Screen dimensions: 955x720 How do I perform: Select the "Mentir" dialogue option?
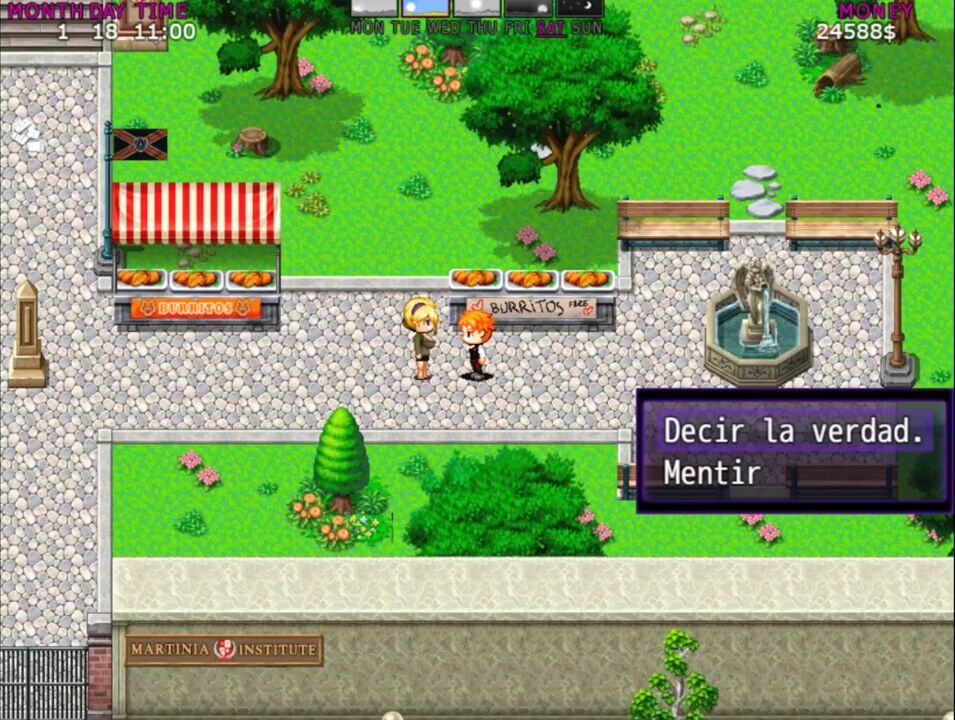coord(713,473)
